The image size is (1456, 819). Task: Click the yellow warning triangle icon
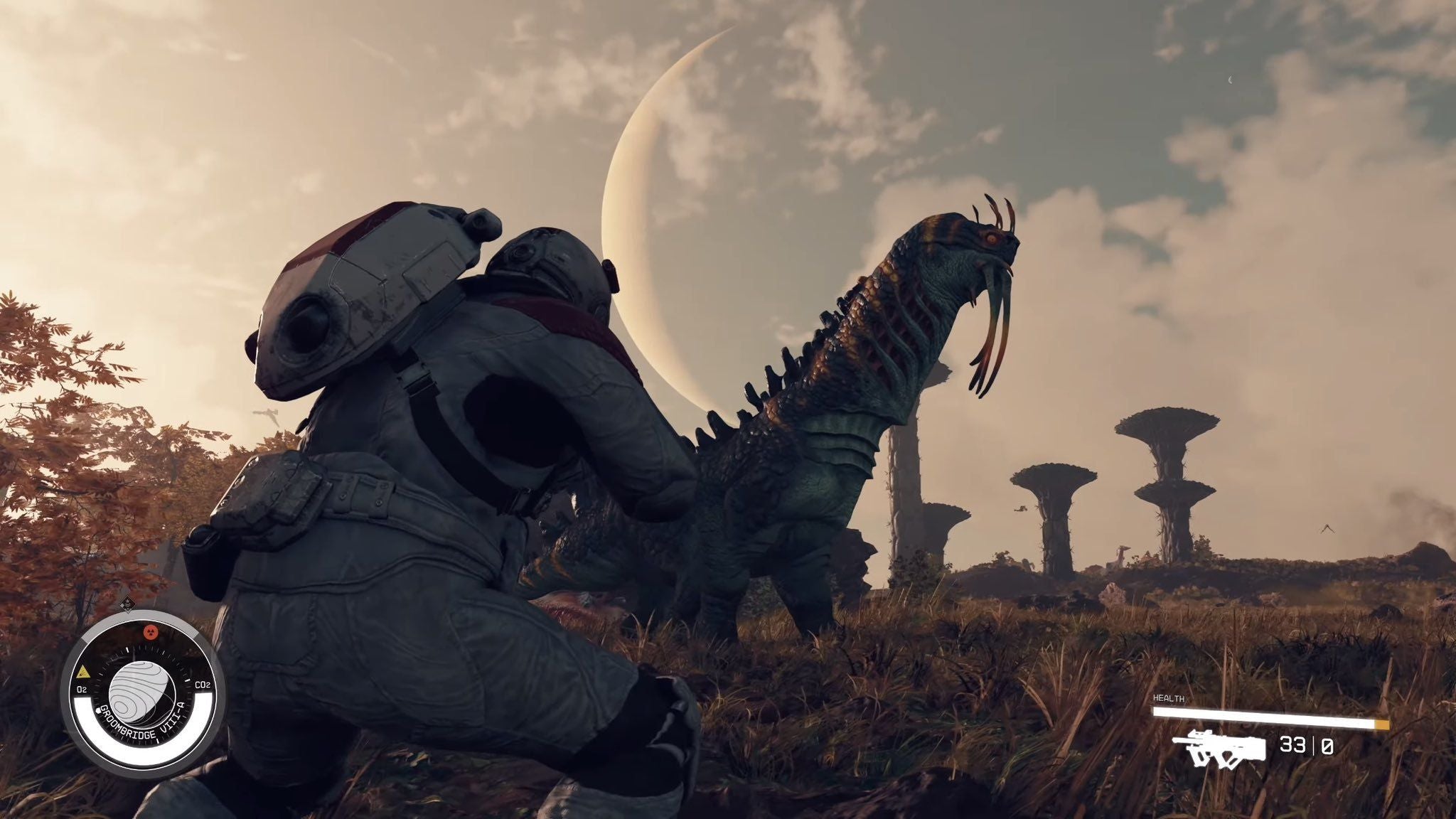tap(83, 670)
